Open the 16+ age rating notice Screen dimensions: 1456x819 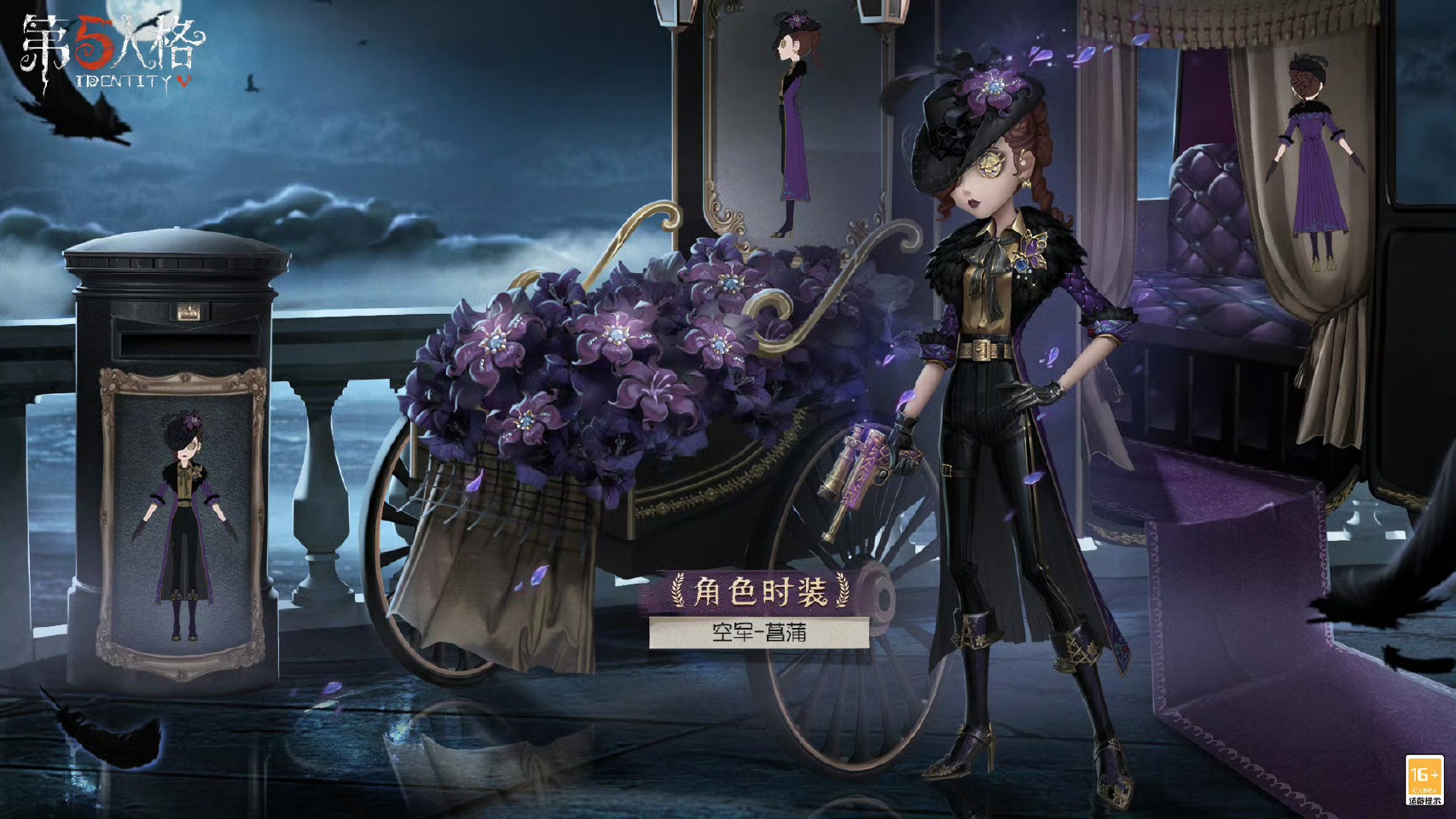pyautogui.click(x=1424, y=780)
